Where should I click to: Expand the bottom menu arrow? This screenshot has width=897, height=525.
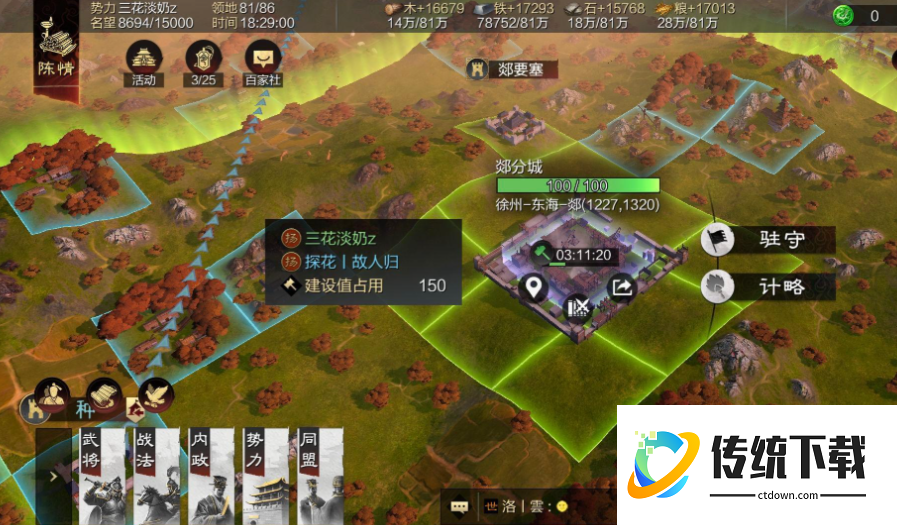pos(53,477)
